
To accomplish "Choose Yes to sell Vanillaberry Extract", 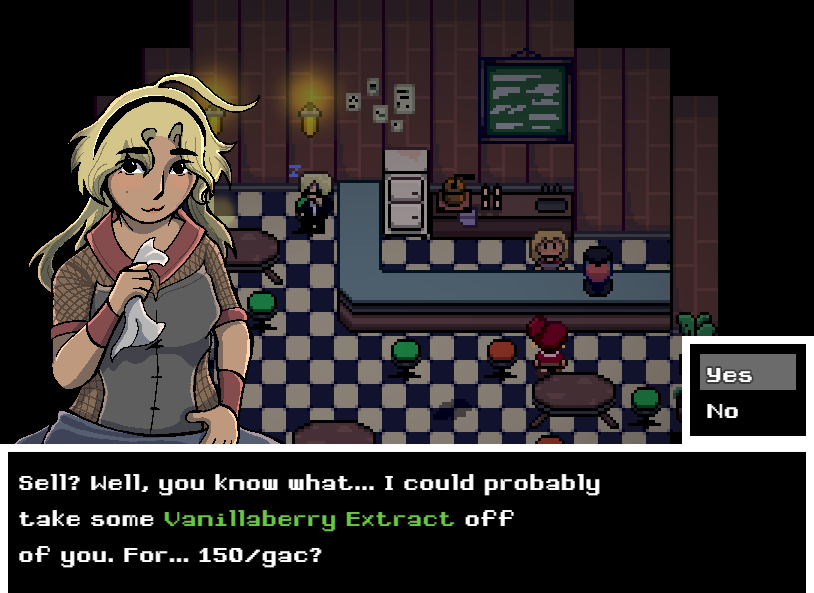I will [x=746, y=374].
